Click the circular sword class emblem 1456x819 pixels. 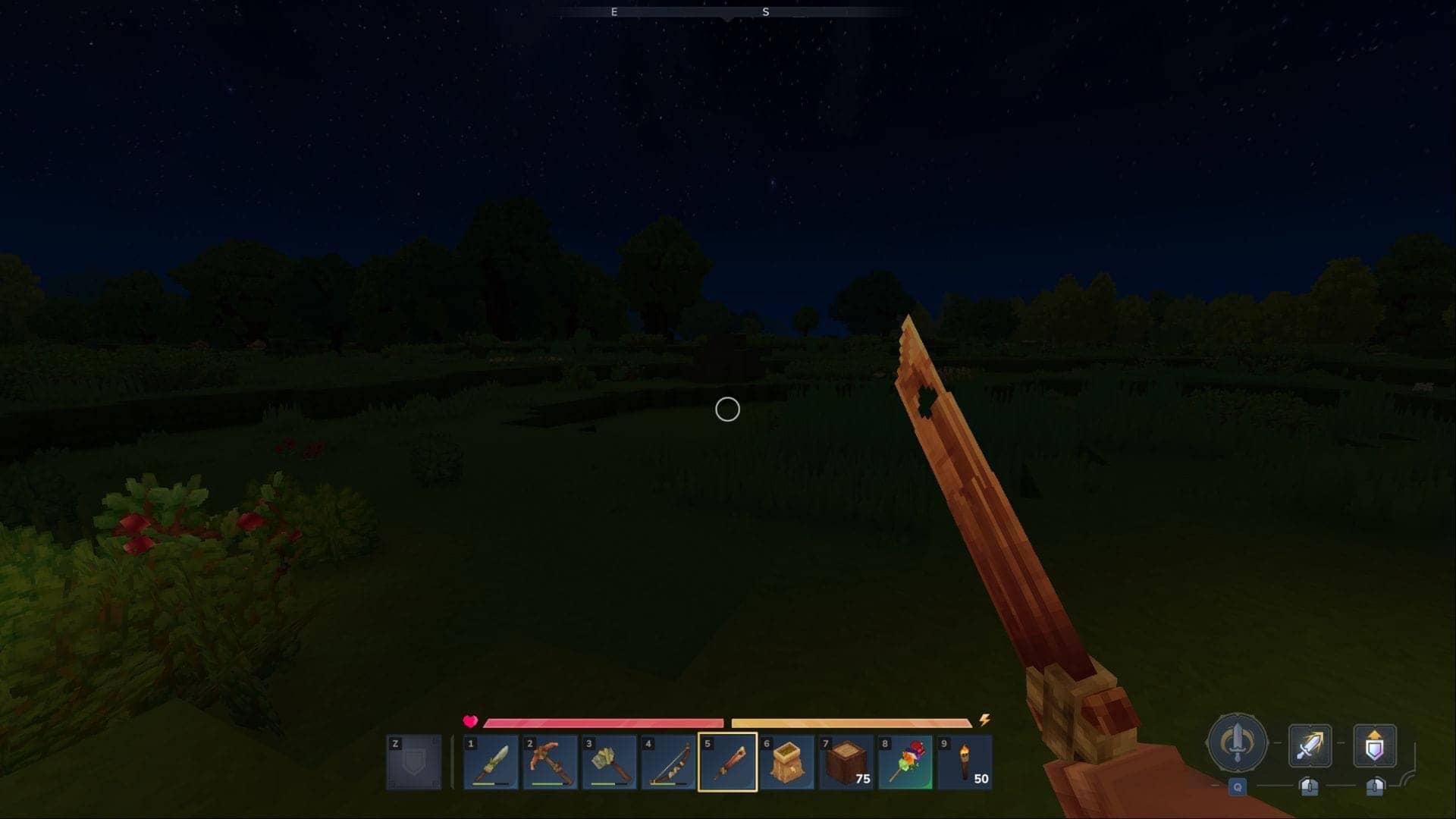[1236, 745]
